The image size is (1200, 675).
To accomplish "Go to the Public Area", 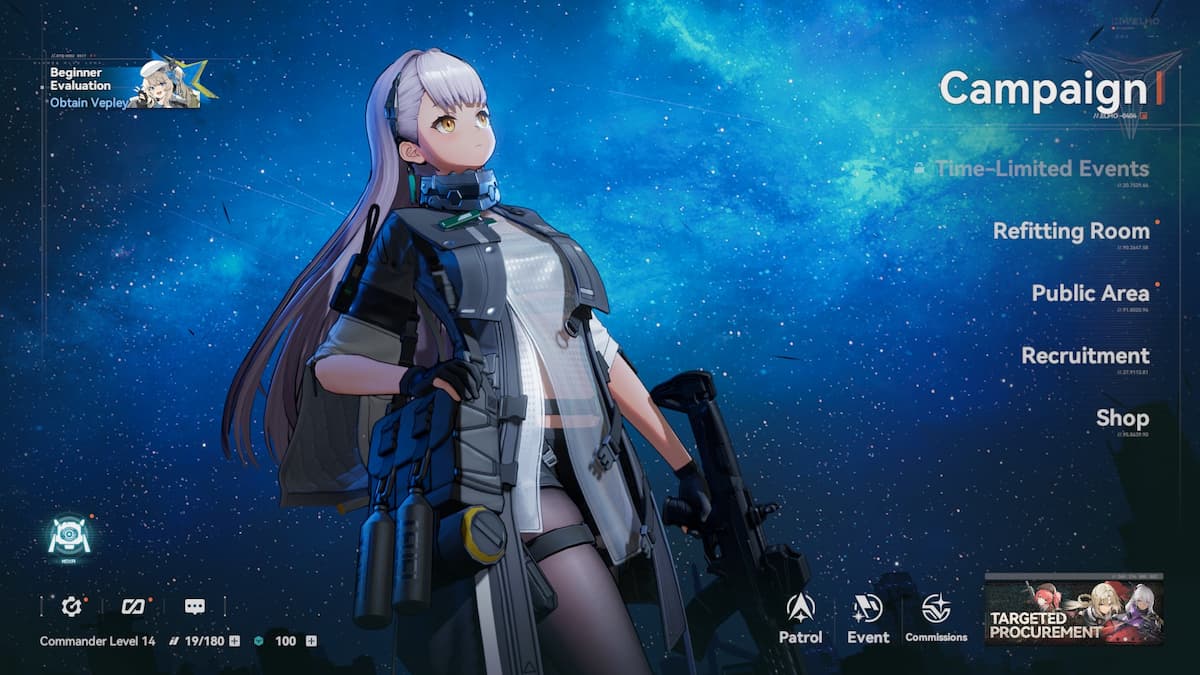I will 1090,293.
